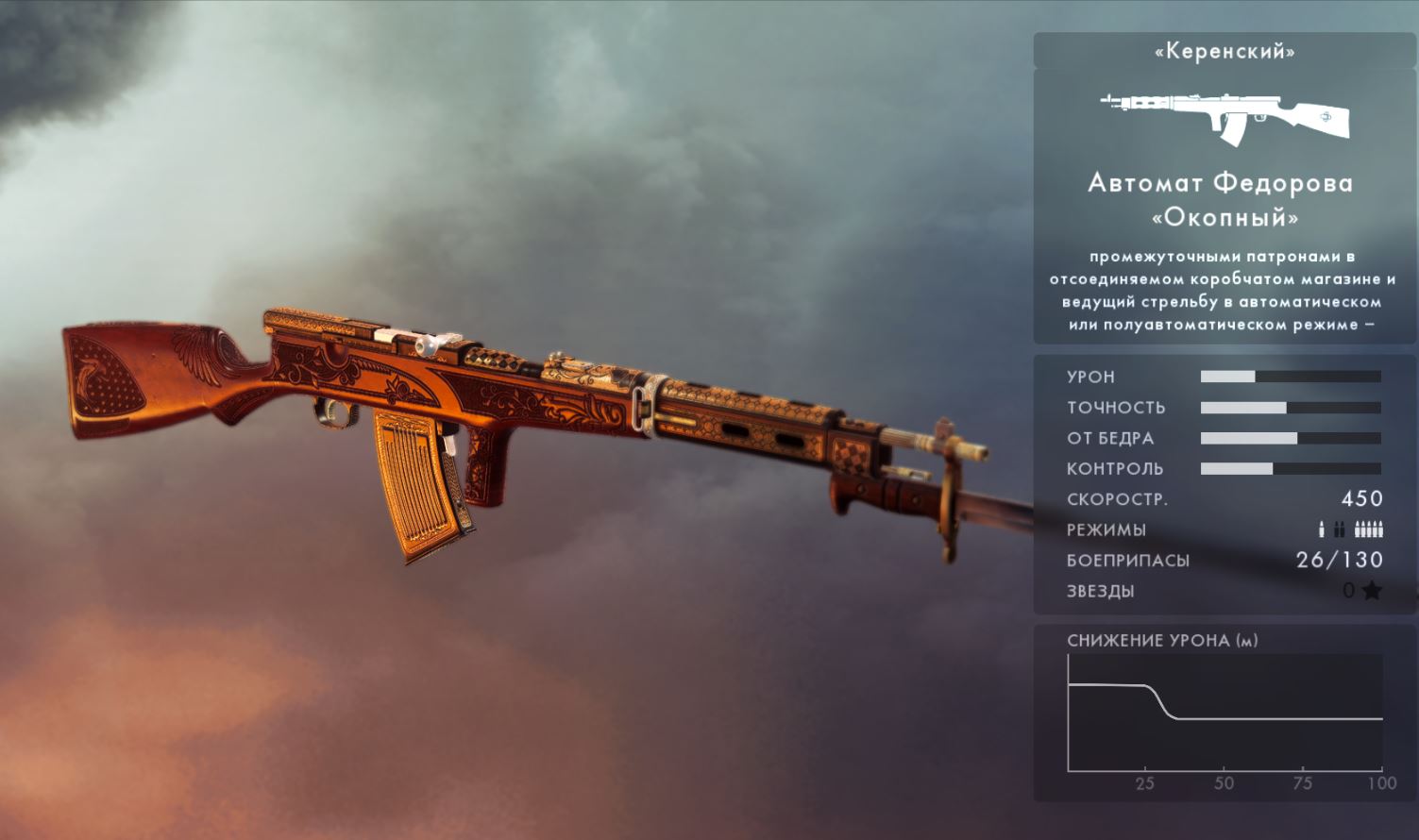Select the «Керенский» skin header

tap(1224, 51)
